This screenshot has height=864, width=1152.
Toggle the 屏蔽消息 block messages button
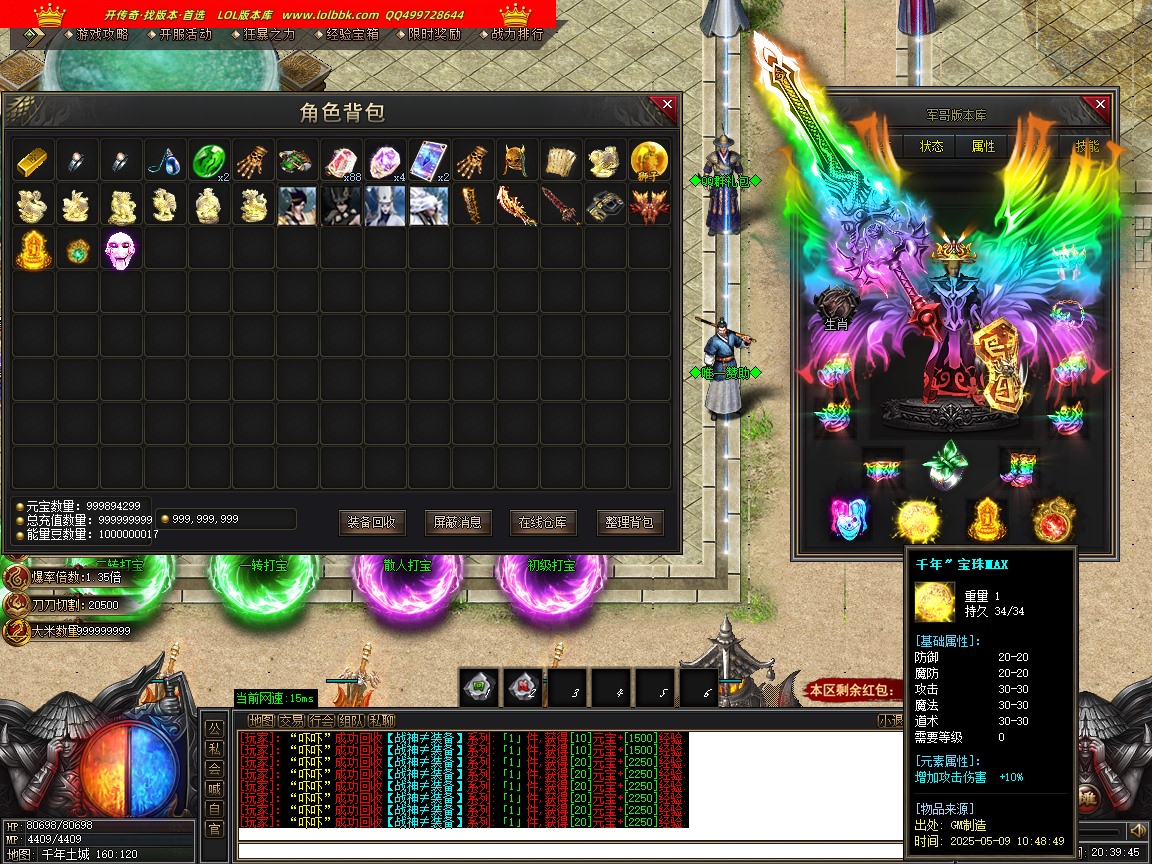coord(458,522)
